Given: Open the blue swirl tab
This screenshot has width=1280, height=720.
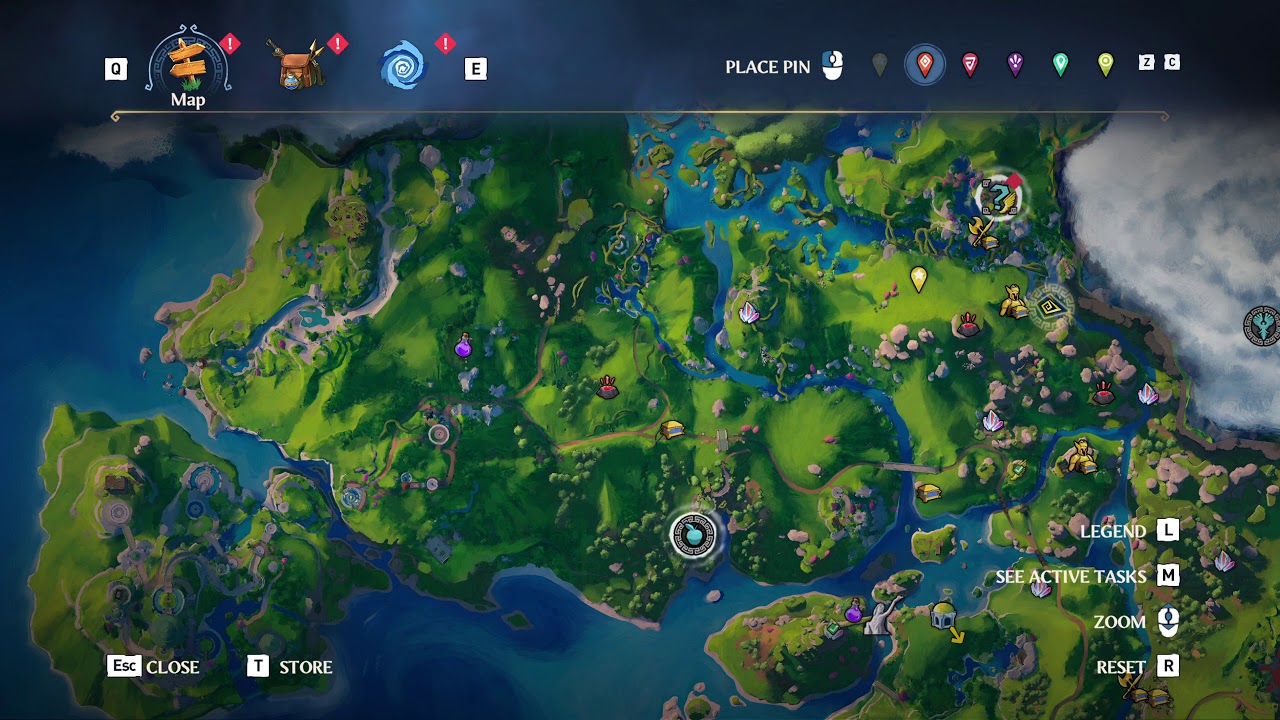Looking at the screenshot, I should coord(403,66).
